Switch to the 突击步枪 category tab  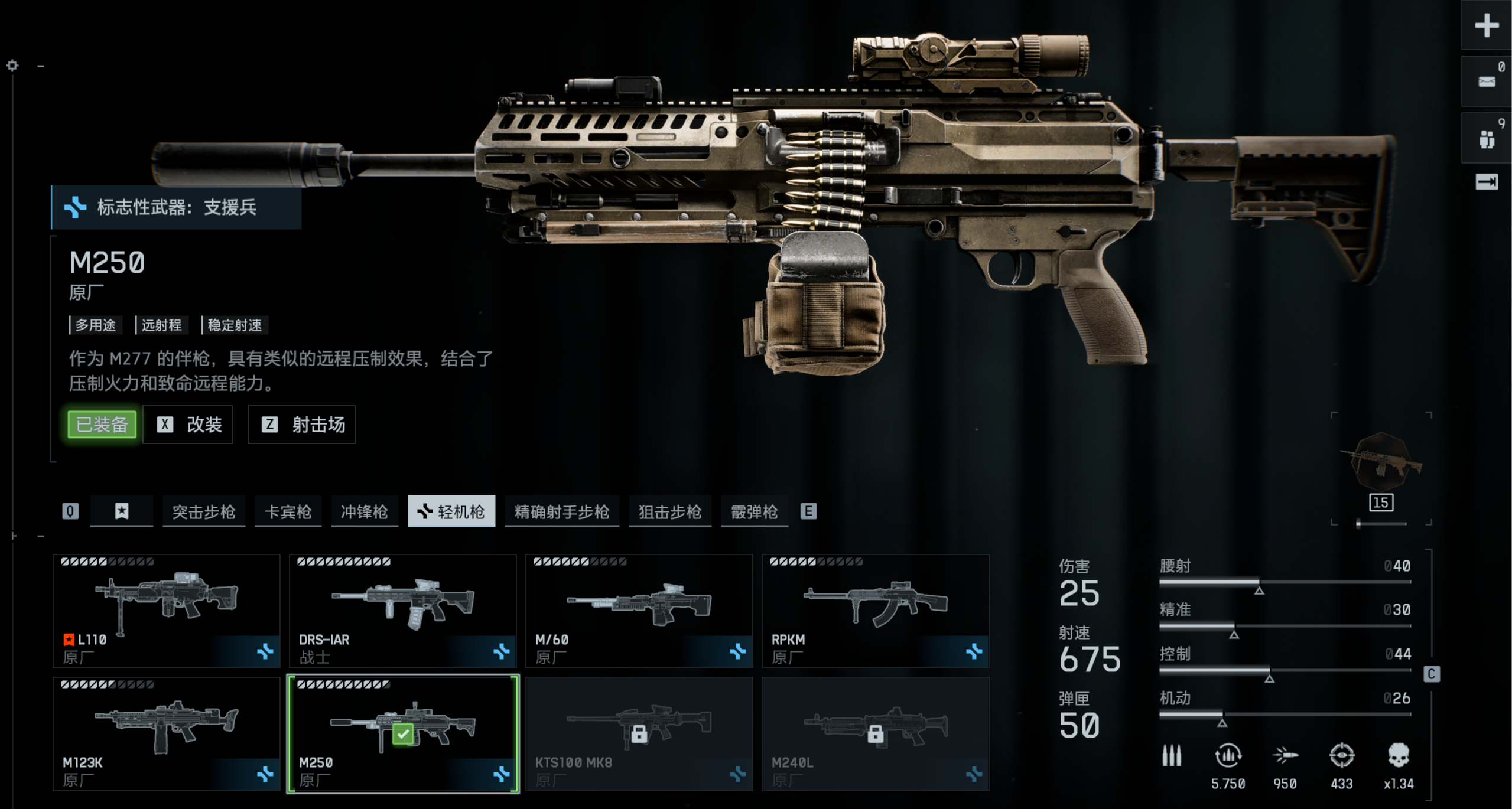click(x=204, y=511)
